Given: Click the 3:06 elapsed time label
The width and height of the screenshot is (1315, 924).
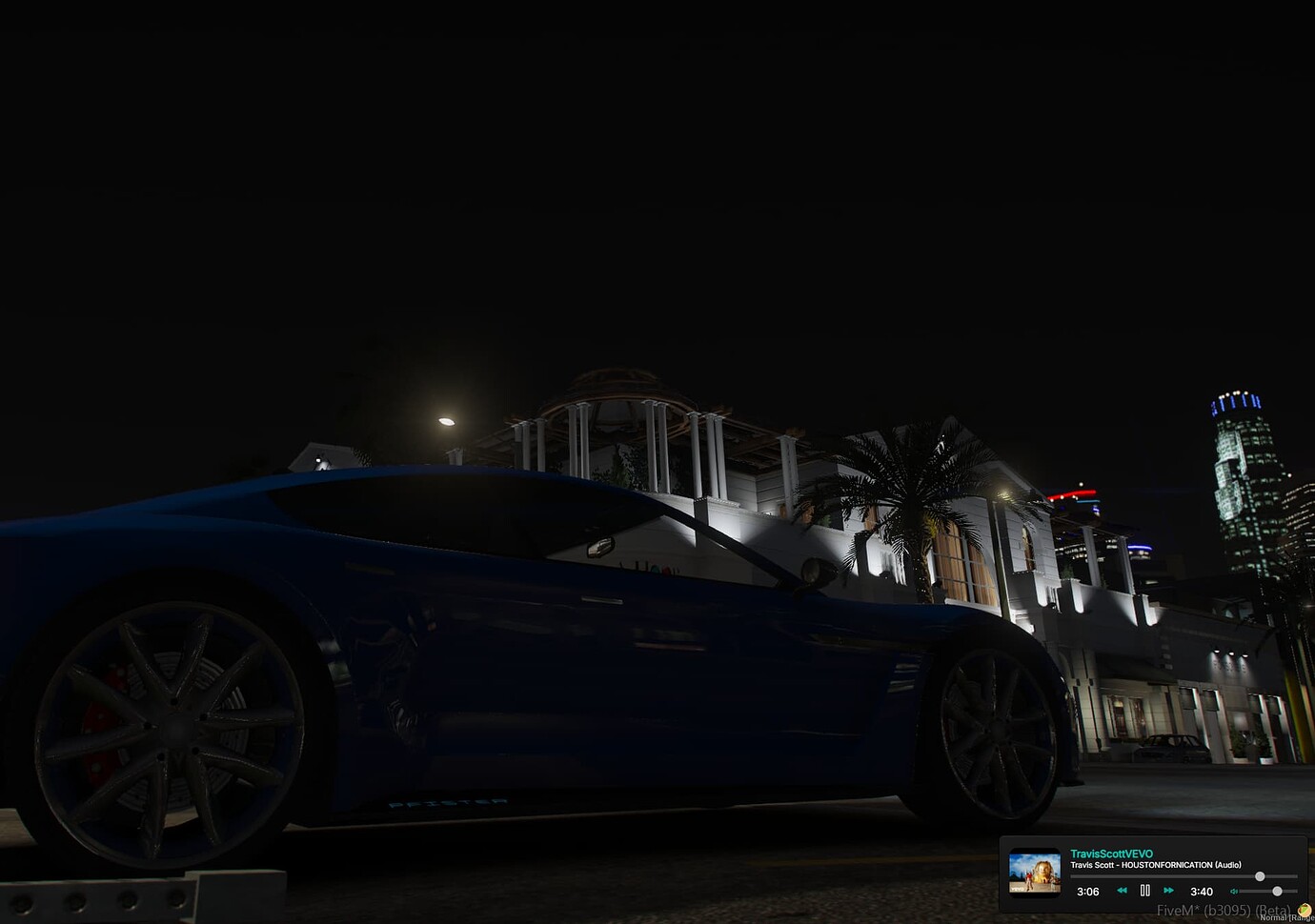Looking at the screenshot, I should click(x=1089, y=891).
